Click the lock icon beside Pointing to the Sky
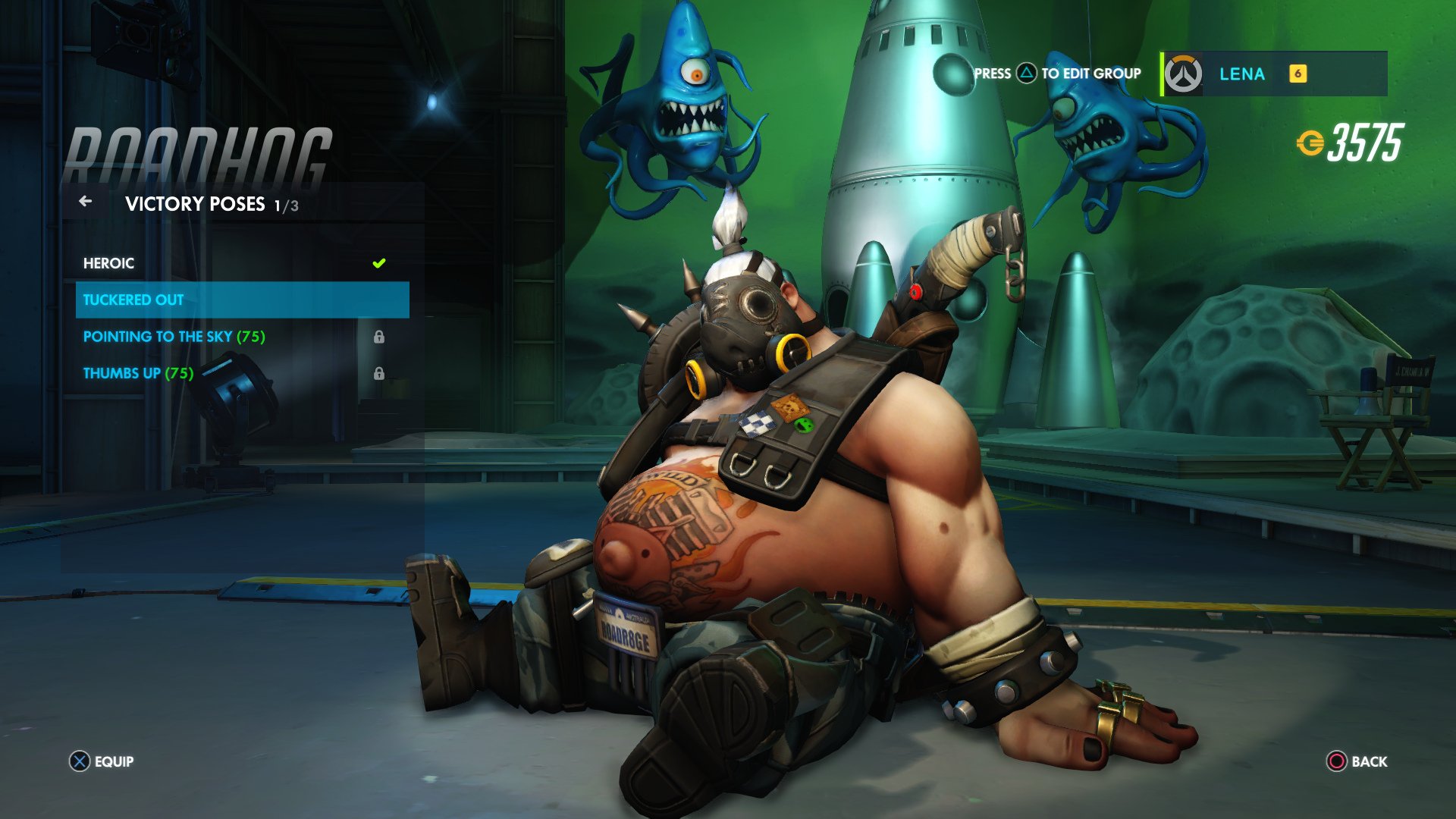This screenshot has height=819, width=1456. click(x=379, y=337)
